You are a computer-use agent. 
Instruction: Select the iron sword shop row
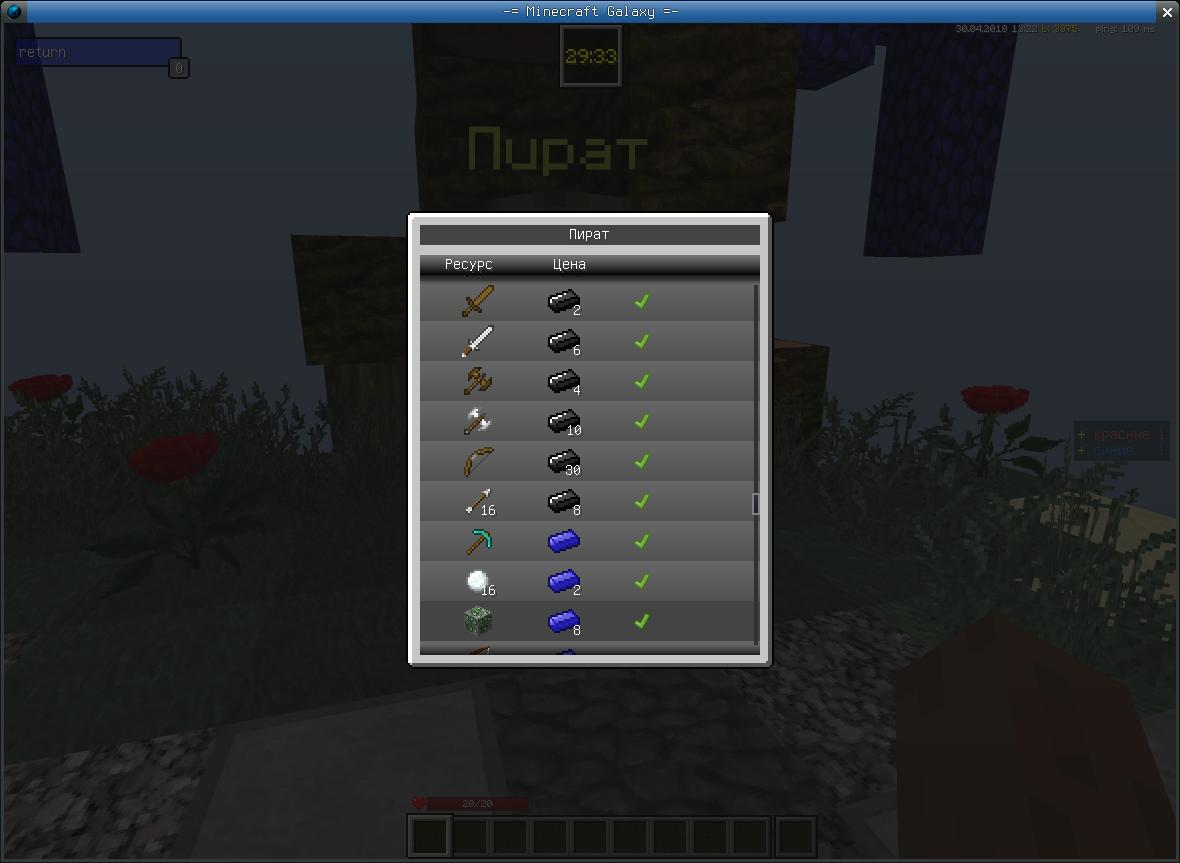(478, 341)
